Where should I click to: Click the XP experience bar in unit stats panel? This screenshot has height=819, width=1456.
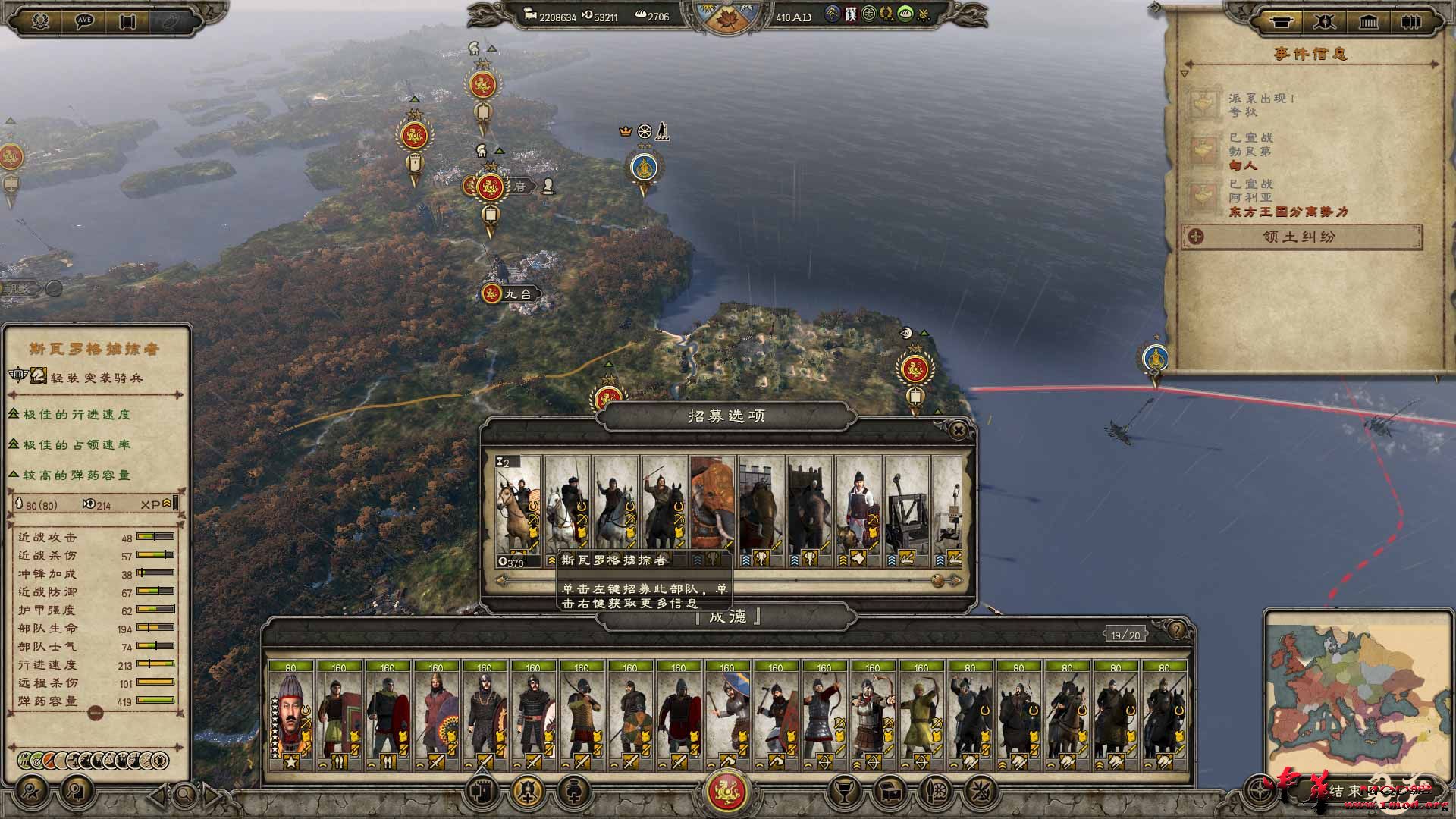174,504
